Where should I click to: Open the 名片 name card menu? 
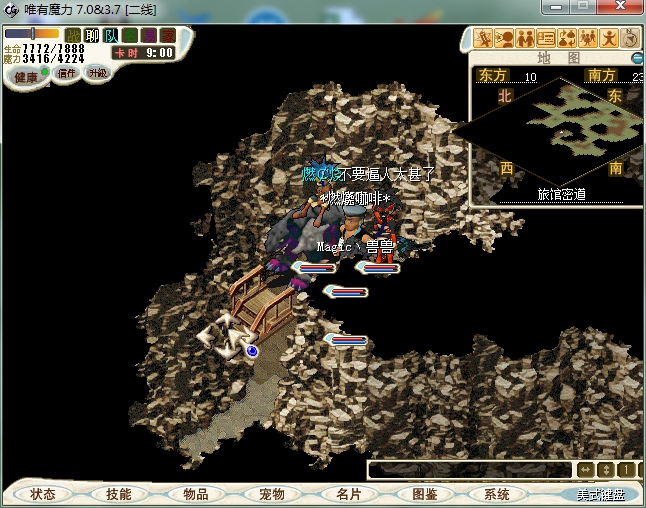point(348,494)
